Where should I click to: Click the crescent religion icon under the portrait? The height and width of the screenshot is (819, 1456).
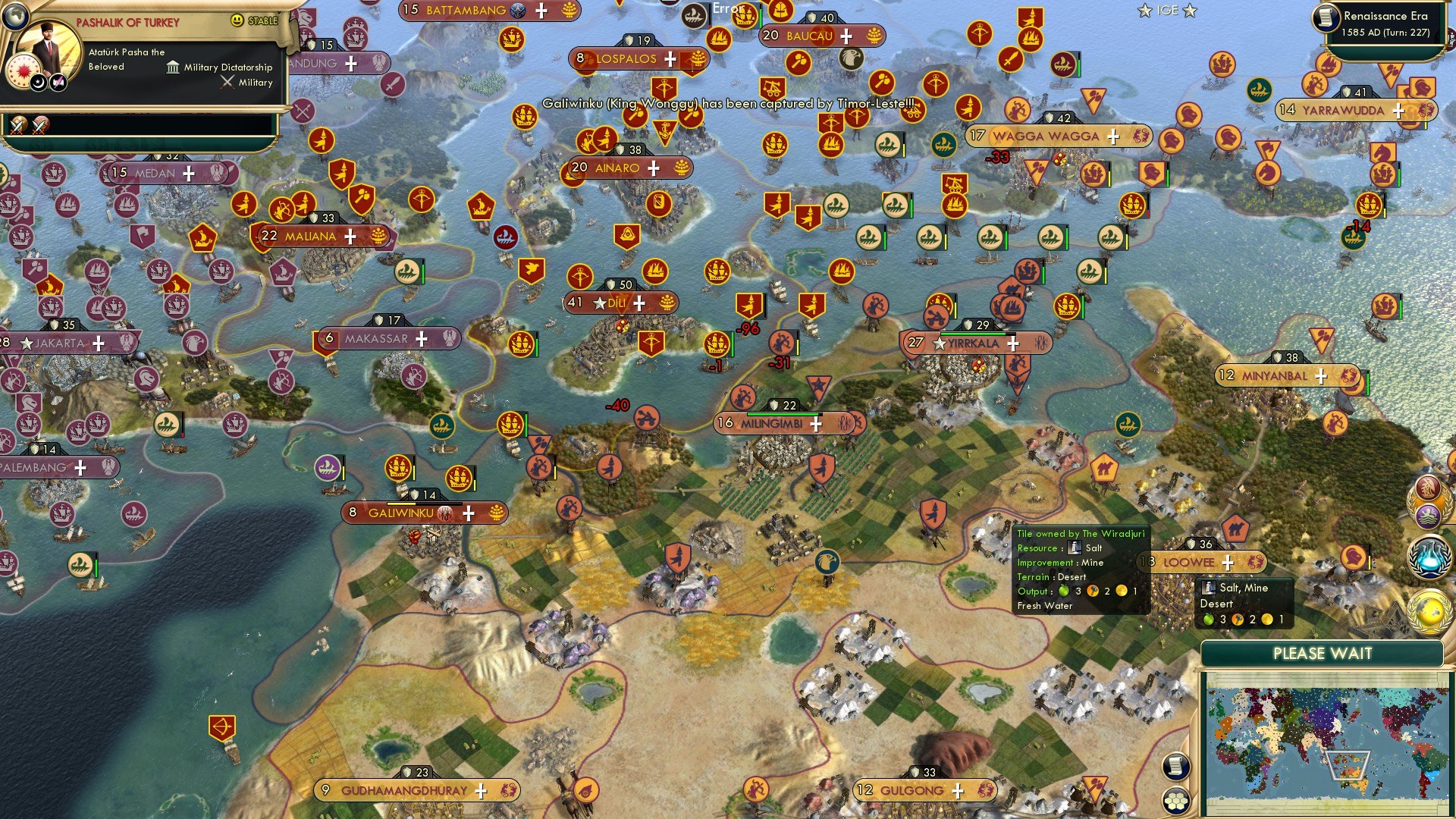click(x=39, y=83)
